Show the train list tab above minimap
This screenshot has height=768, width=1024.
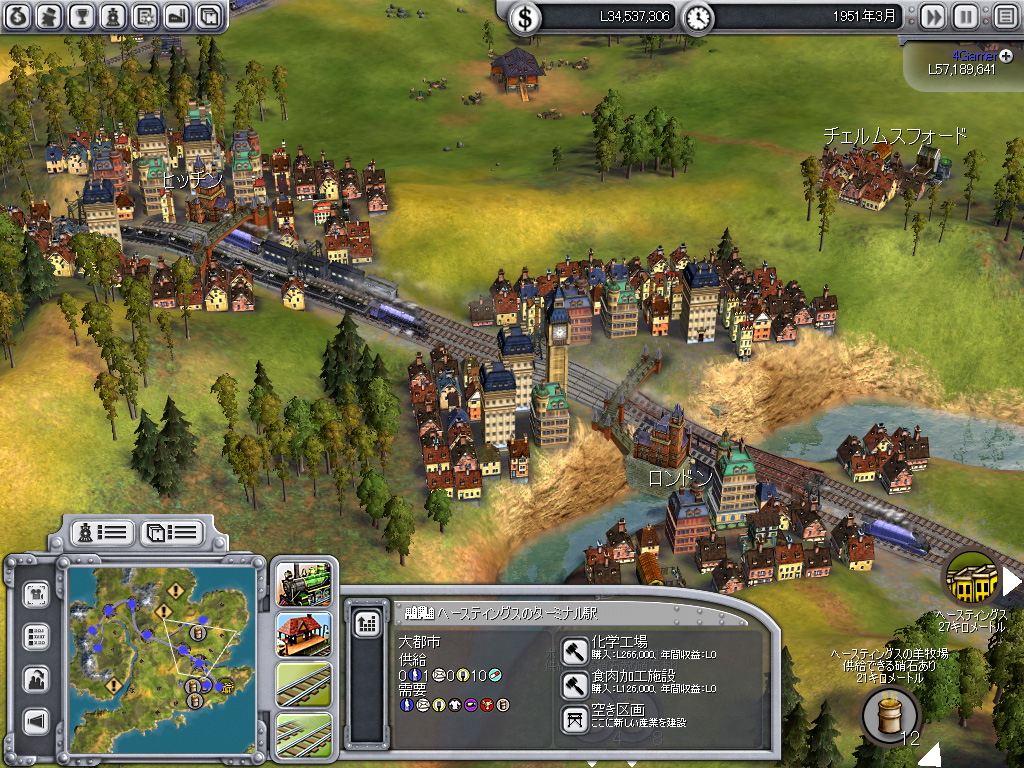pos(100,532)
